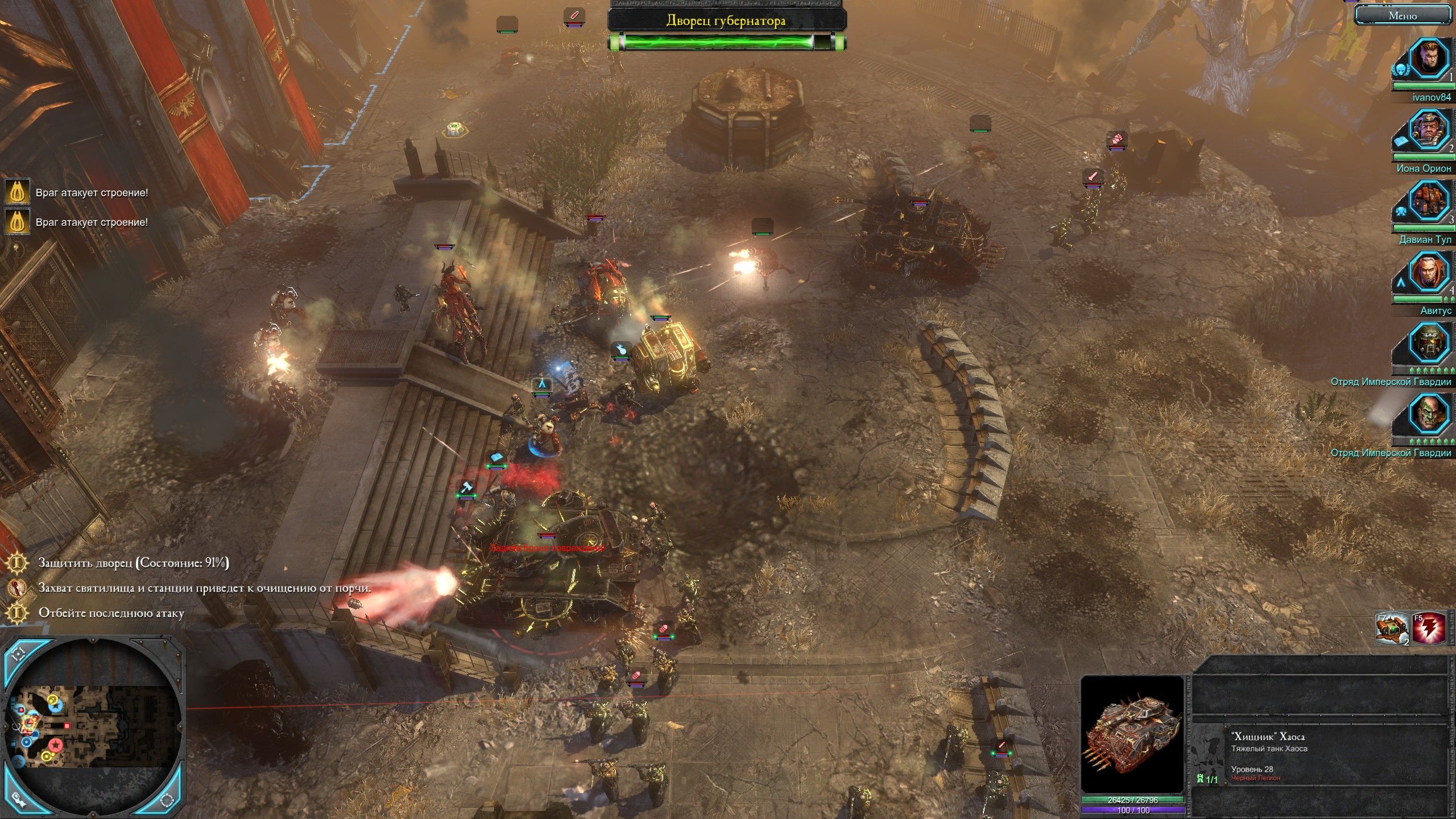Open the Меню button
Image resolution: width=1456 pixels, height=819 pixels.
[1403, 16]
